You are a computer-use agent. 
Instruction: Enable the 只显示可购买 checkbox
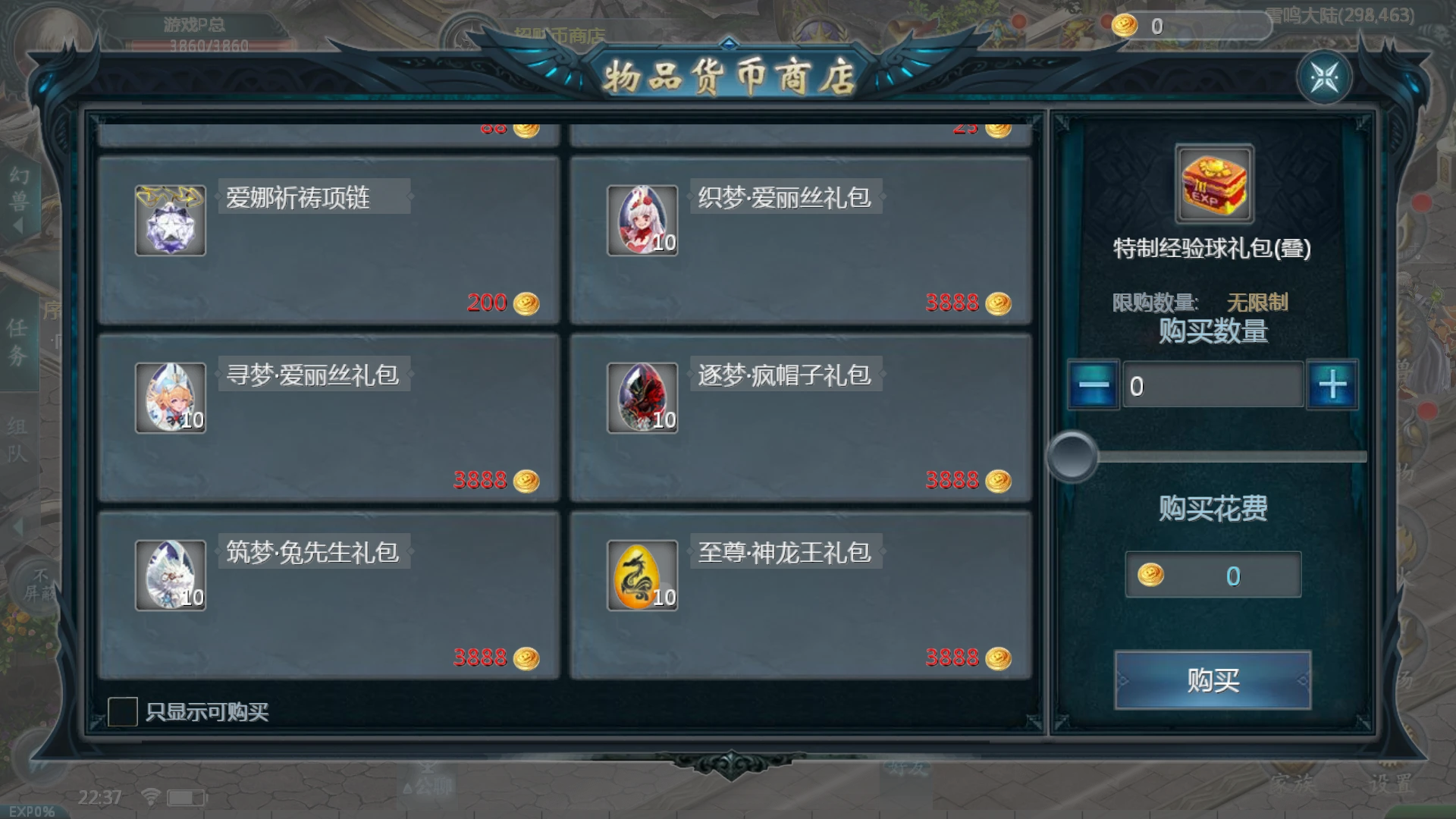(x=124, y=711)
